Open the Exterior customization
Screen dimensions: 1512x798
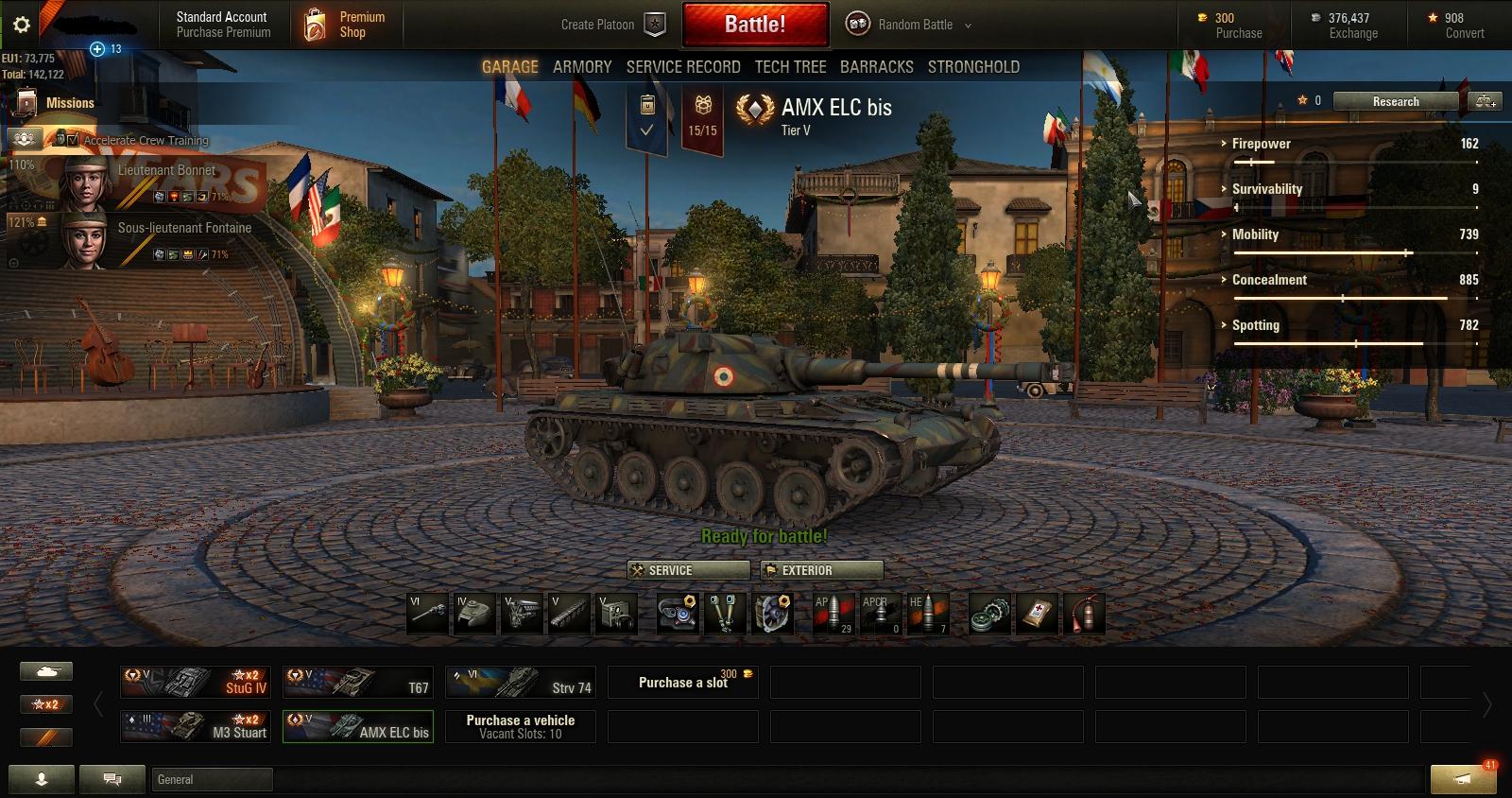tap(821, 570)
